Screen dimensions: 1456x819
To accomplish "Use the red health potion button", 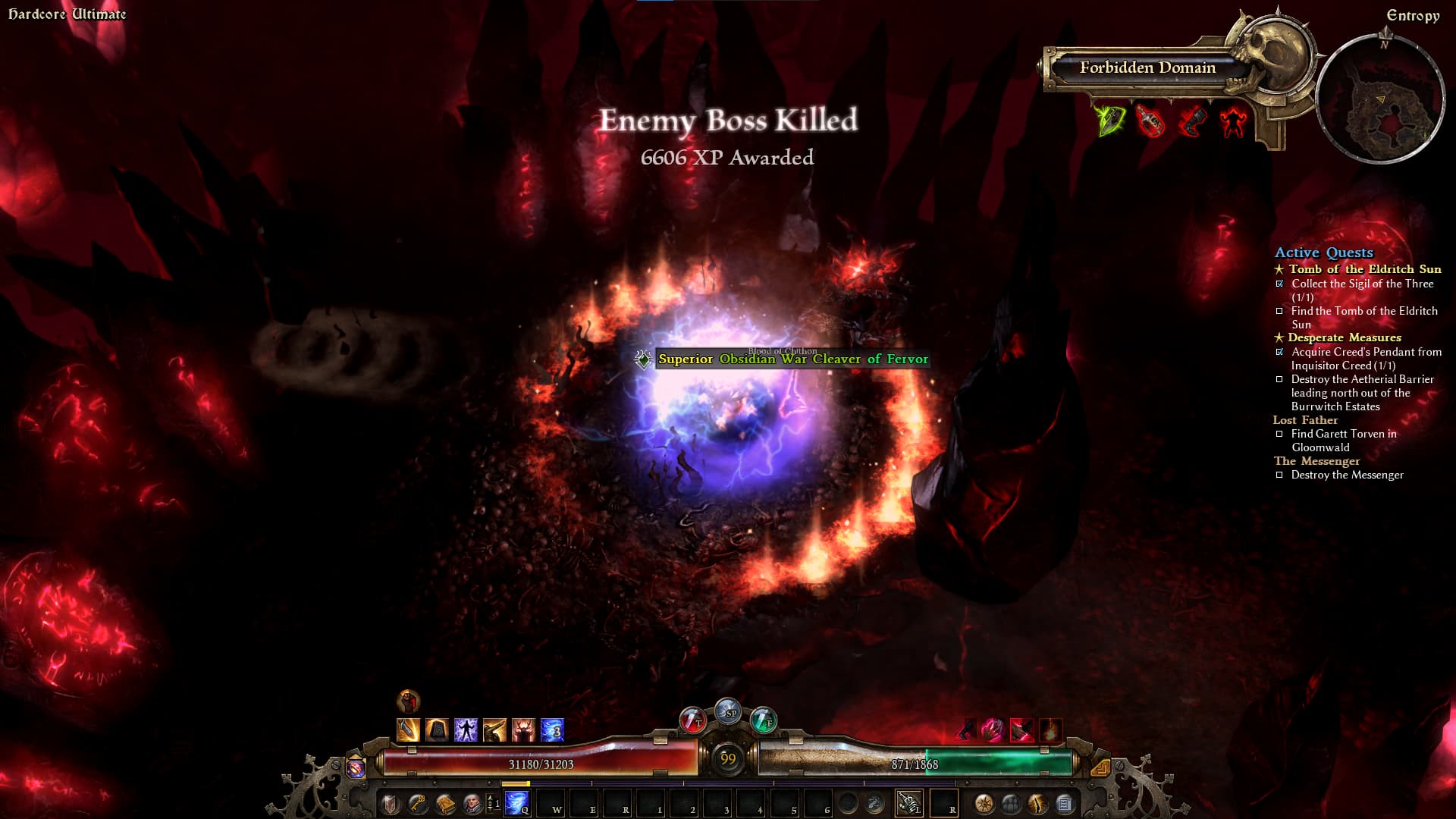I will click(692, 720).
